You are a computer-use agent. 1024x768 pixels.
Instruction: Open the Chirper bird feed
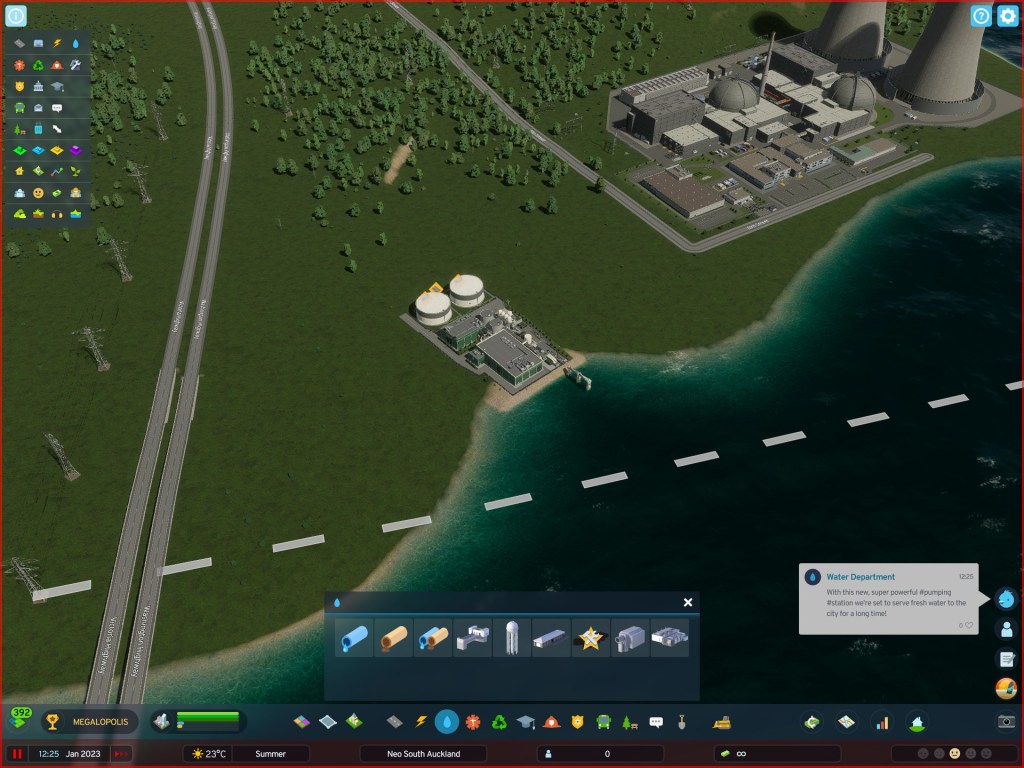tap(1006, 598)
